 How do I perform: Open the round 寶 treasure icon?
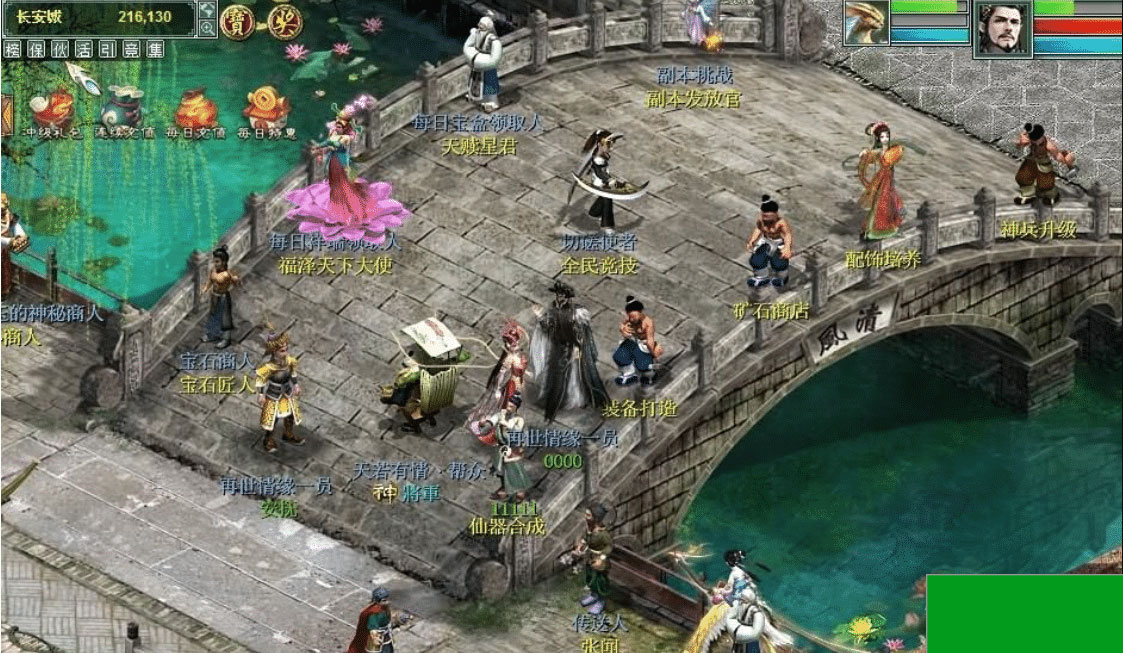tap(236, 20)
